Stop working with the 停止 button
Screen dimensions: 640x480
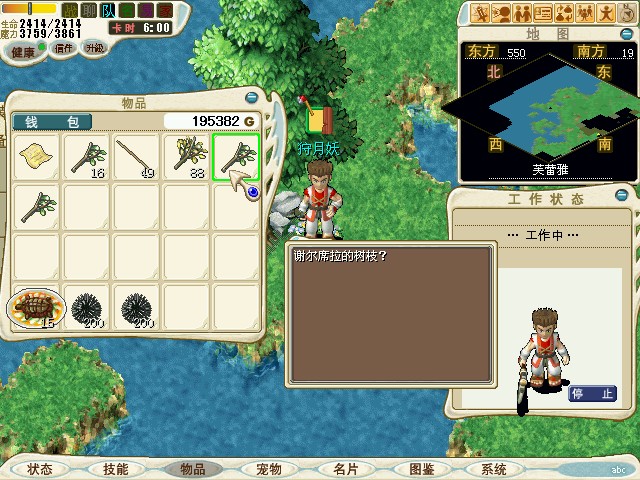[x=592, y=393]
